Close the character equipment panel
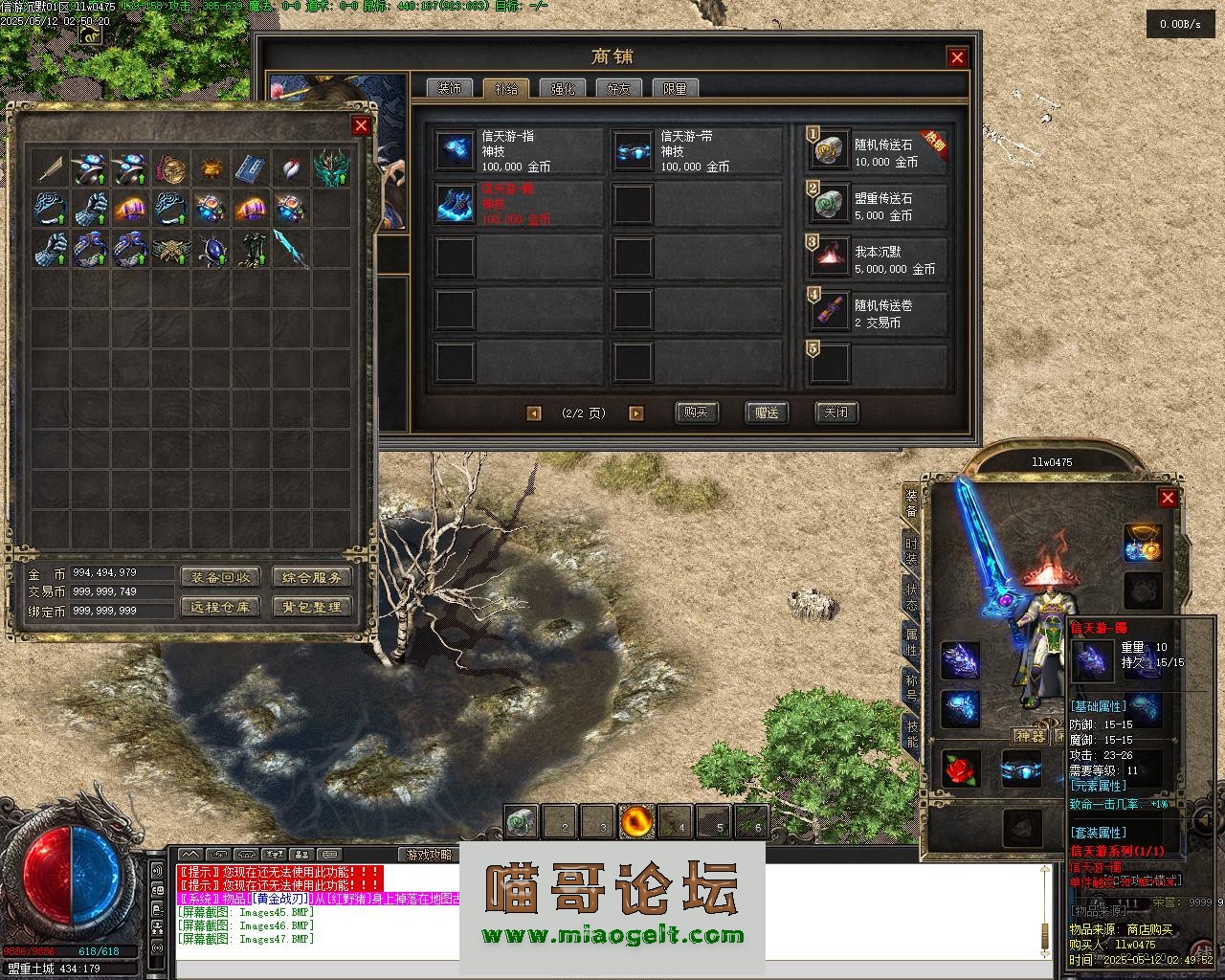The height and width of the screenshot is (980, 1225). [x=1168, y=498]
